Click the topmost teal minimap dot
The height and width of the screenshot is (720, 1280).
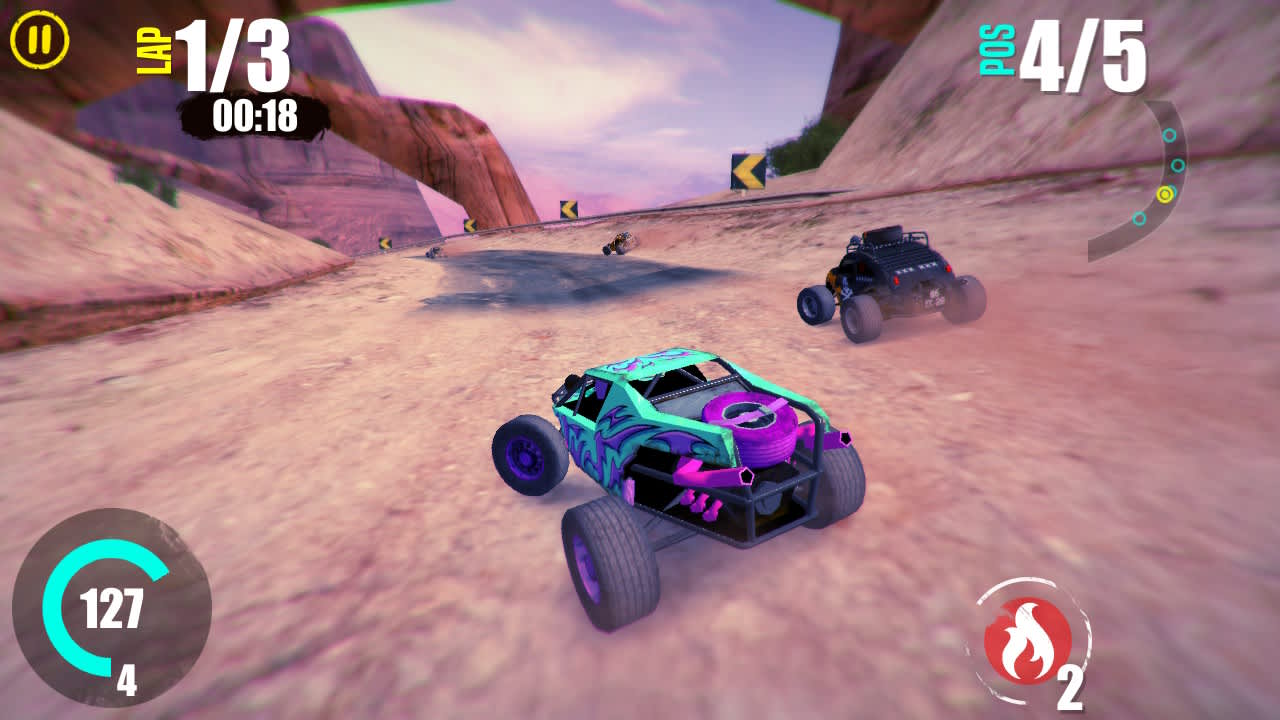(x=1170, y=135)
